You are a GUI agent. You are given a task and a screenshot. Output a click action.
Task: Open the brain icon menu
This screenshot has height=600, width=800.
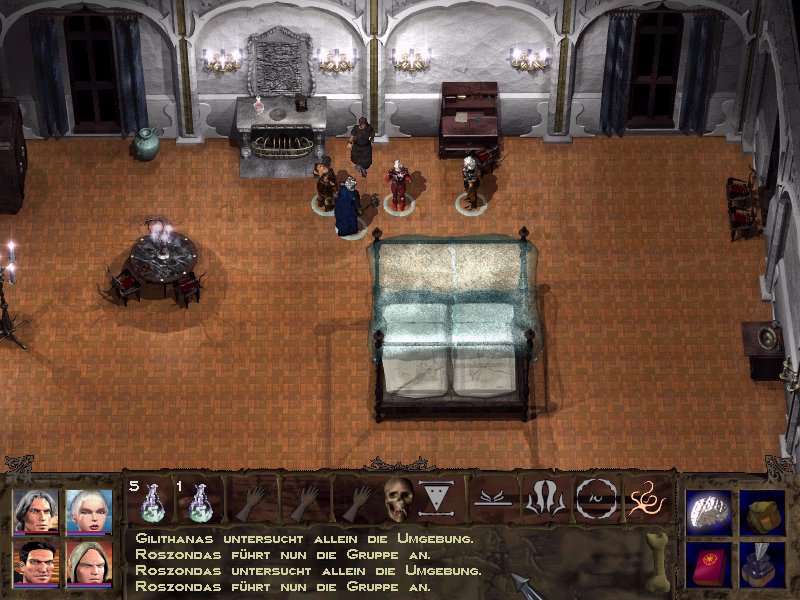[x=709, y=509]
